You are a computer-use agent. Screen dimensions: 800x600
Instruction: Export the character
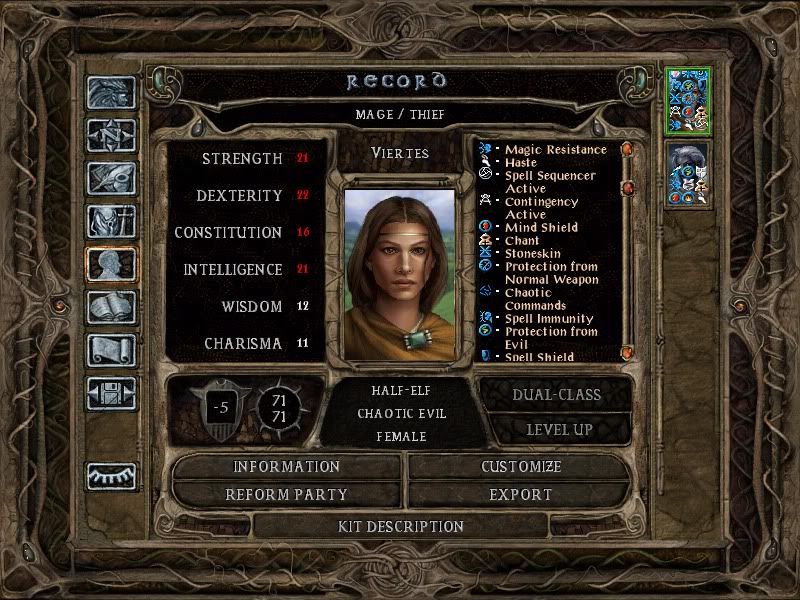coord(521,494)
